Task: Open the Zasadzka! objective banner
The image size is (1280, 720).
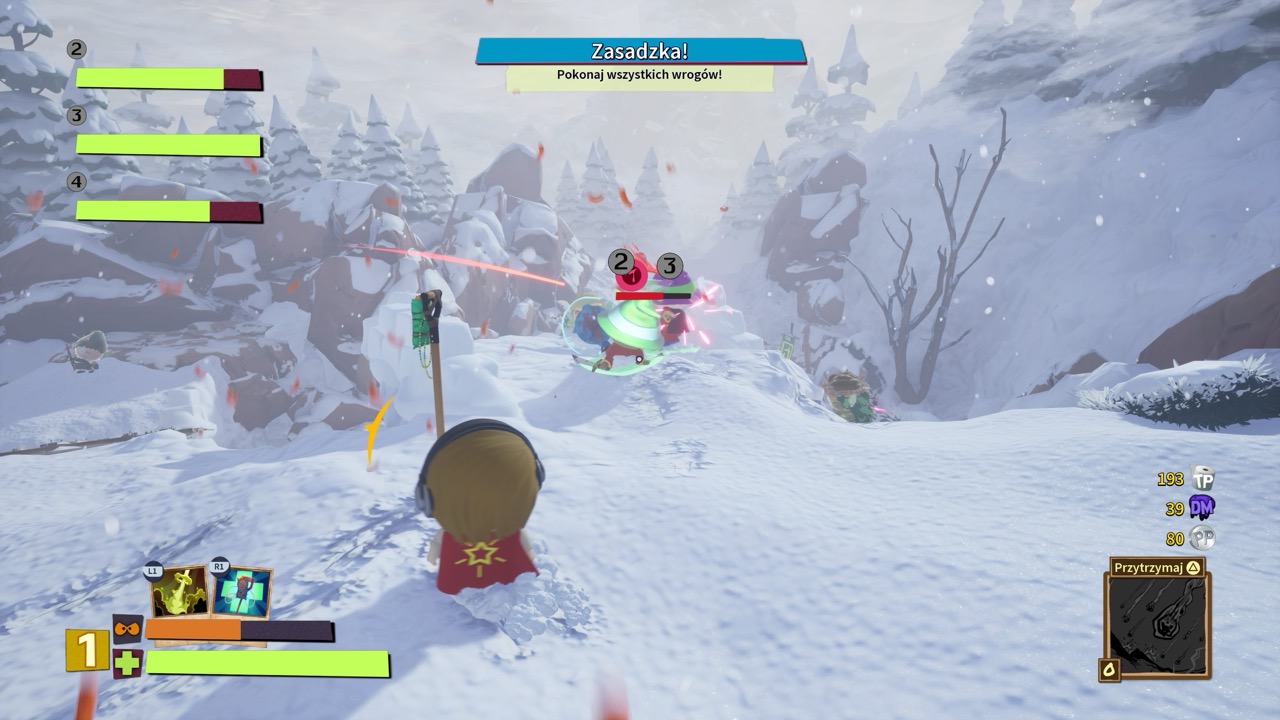Action: [x=640, y=51]
